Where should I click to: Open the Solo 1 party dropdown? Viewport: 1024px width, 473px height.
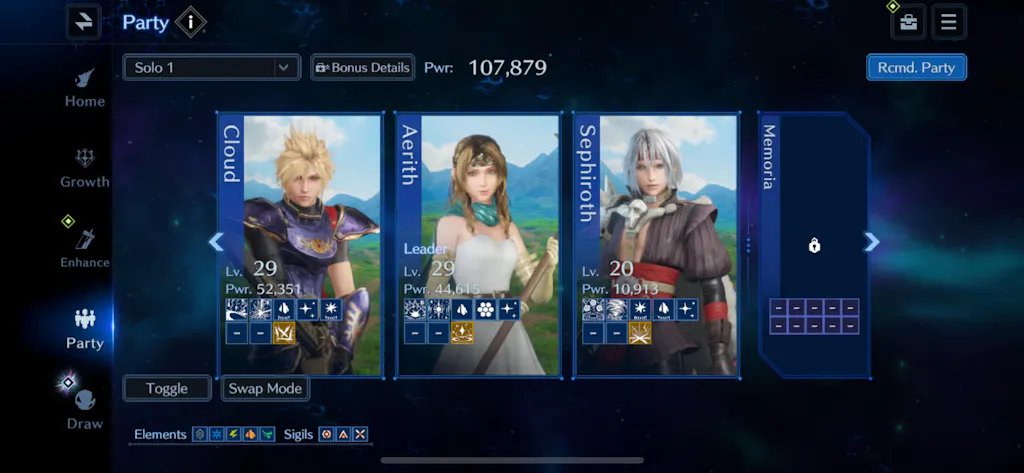tap(211, 67)
